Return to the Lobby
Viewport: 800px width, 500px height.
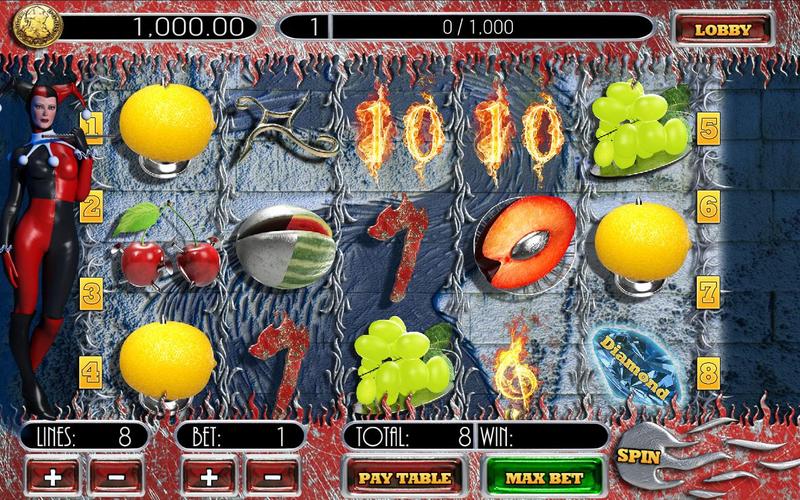click(x=722, y=29)
